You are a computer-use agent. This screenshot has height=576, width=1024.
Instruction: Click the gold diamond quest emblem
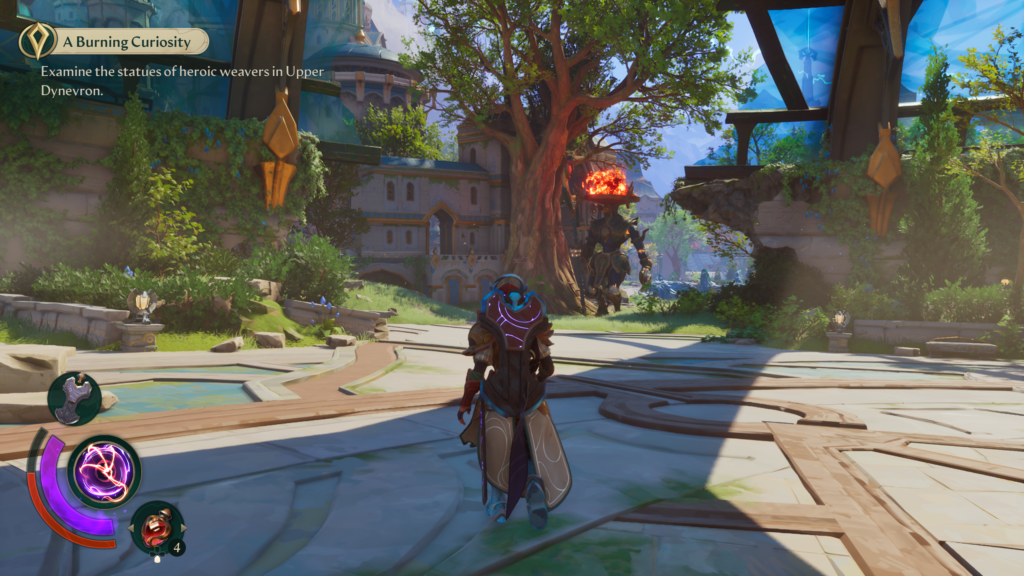point(37,41)
